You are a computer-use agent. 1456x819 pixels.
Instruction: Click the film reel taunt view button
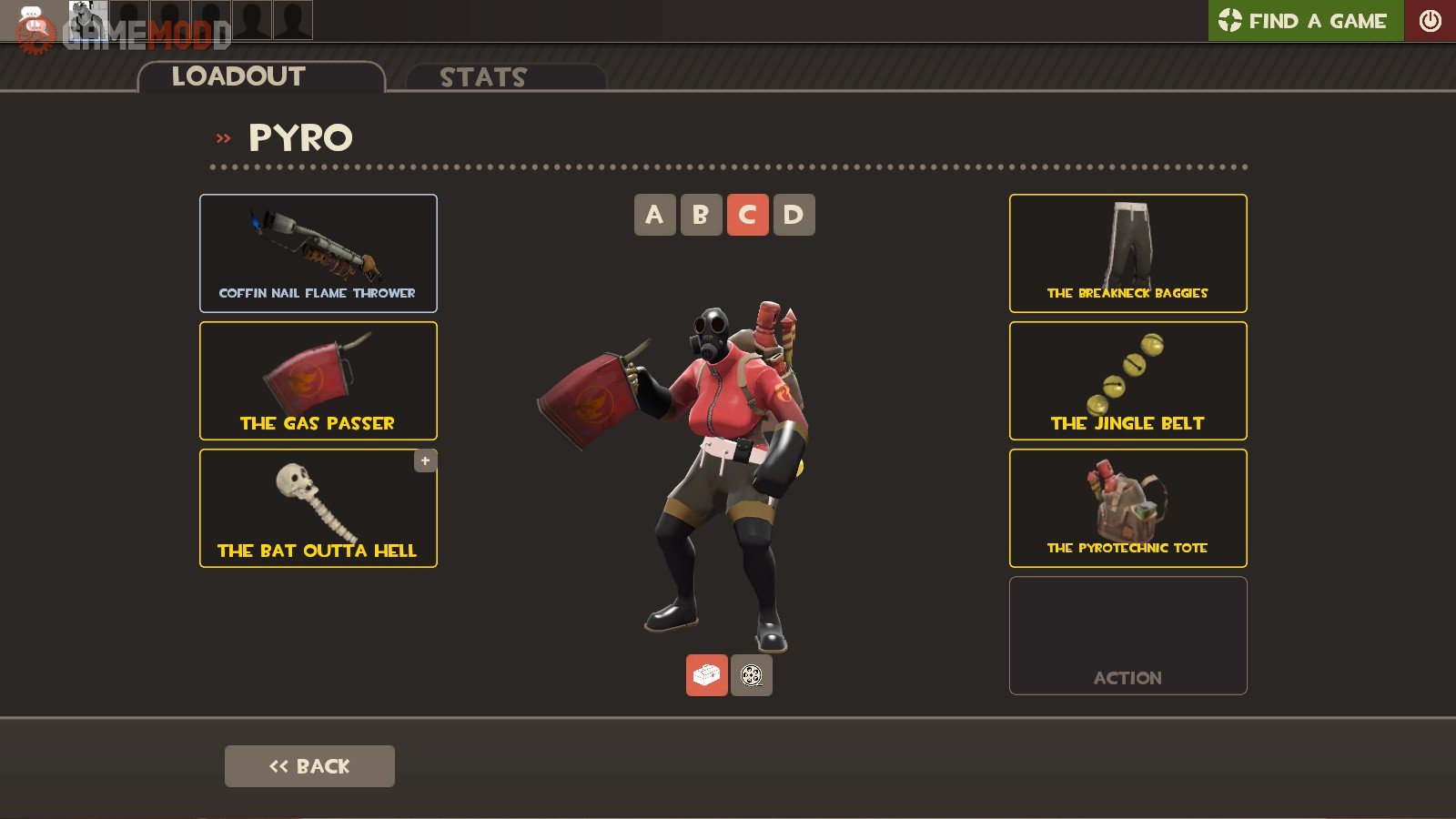[752, 675]
